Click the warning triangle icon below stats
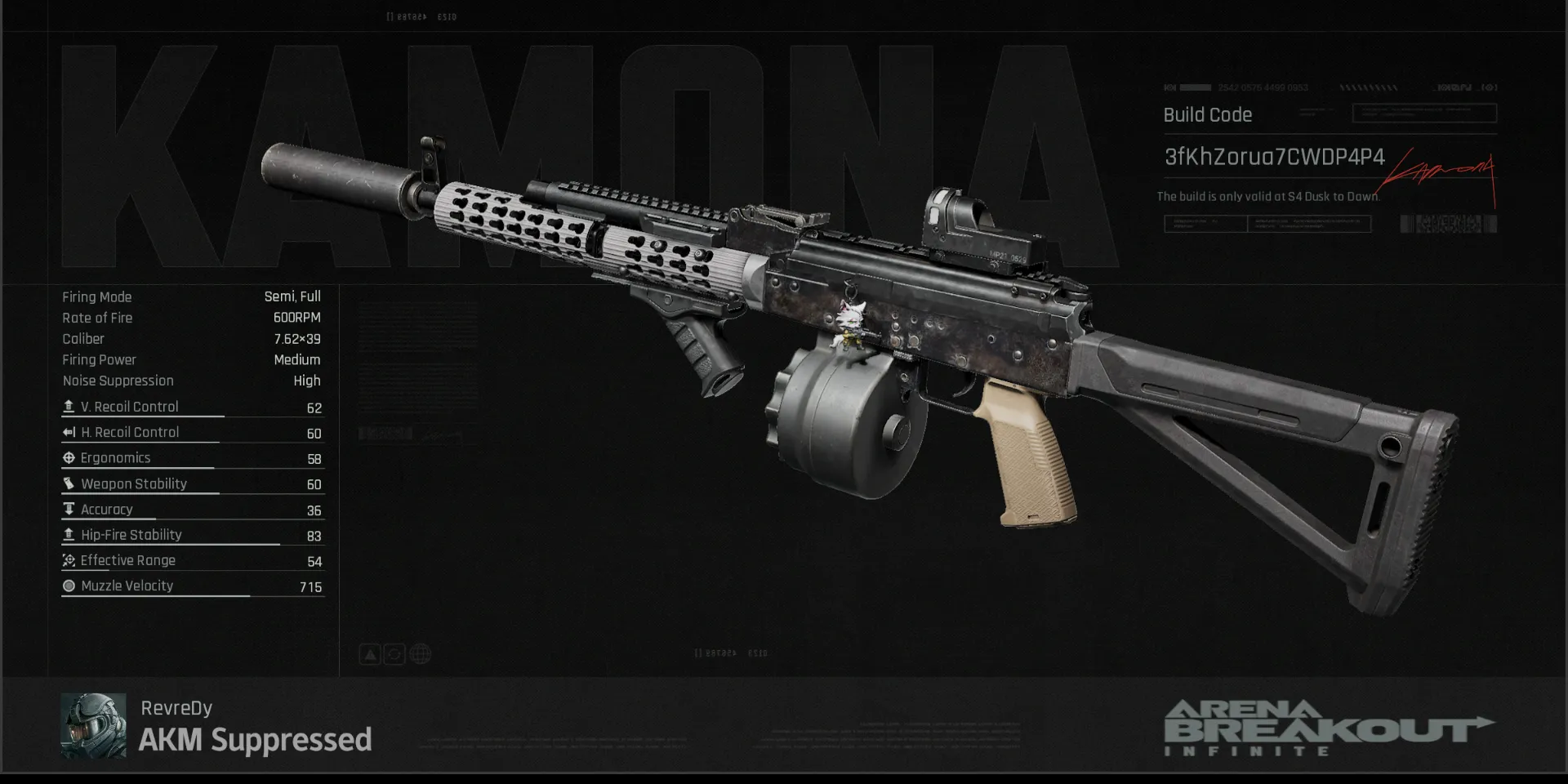Image resolution: width=1568 pixels, height=784 pixels. click(x=370, y=653)
